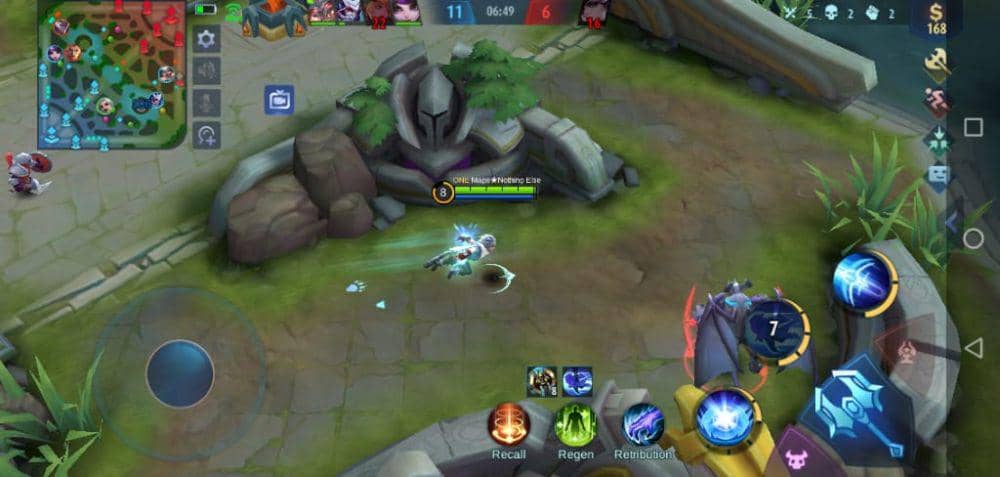Tap the Android back triangle button
This screenshot has height=477, width=1000.
[x=973, y=347]
